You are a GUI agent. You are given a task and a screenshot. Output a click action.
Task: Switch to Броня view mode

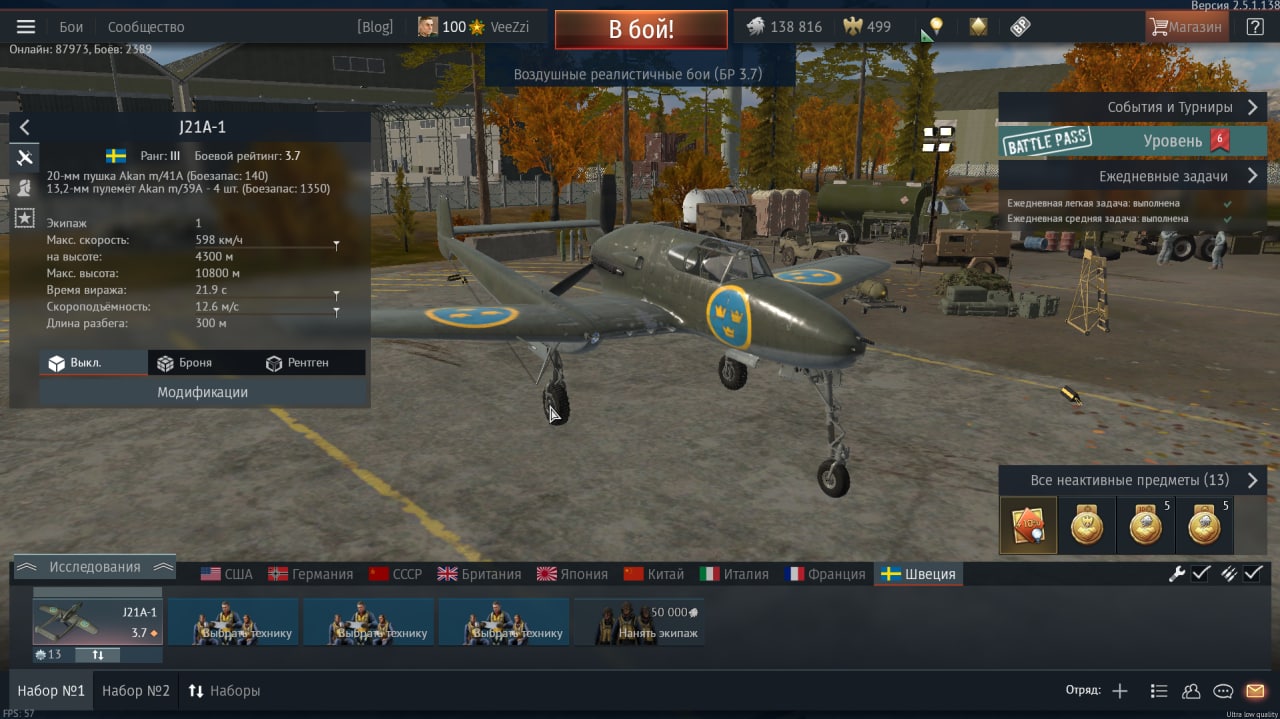pyautogui.click(x=184, y=363)
